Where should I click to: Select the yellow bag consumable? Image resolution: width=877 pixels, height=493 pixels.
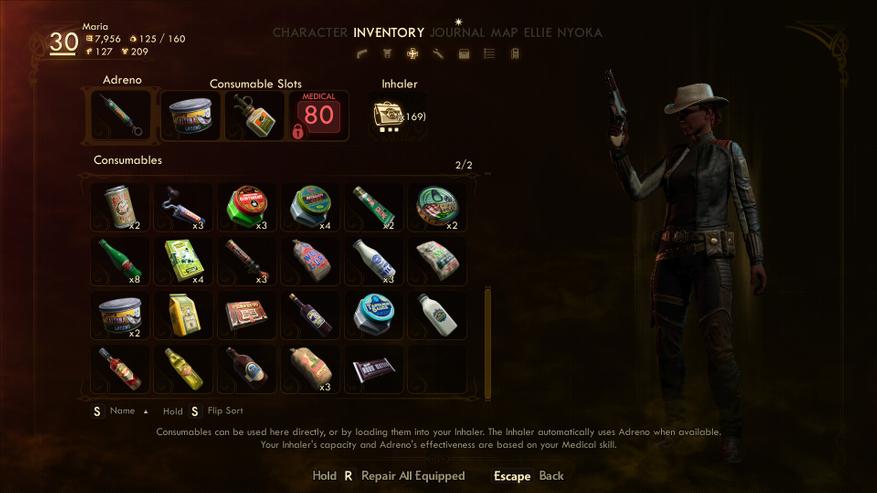184,315
